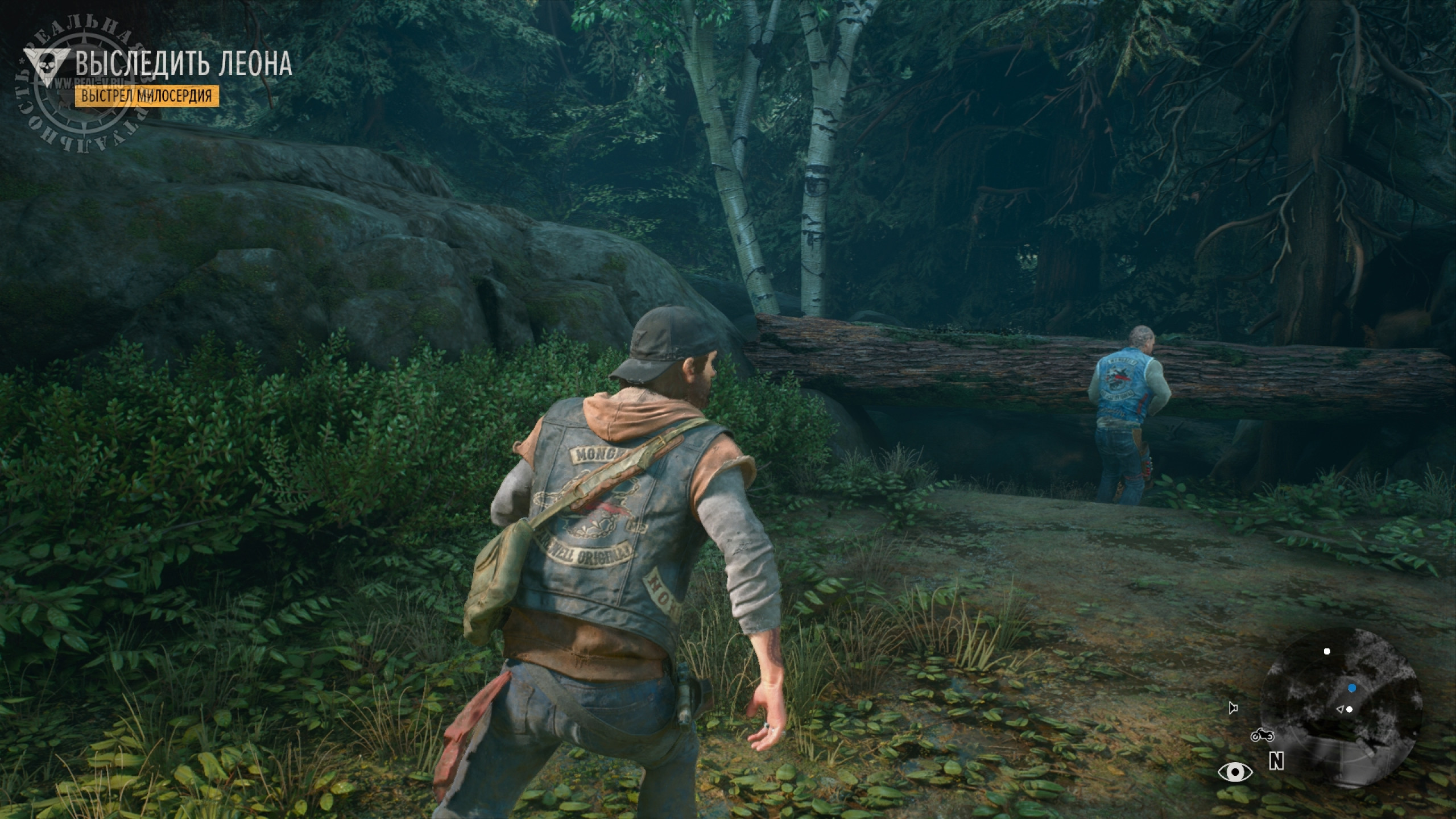Image resolution: width=1456 pixels, height=819 pixels.
Task: Select the blue marker on the minimap
Action: 1352,689
